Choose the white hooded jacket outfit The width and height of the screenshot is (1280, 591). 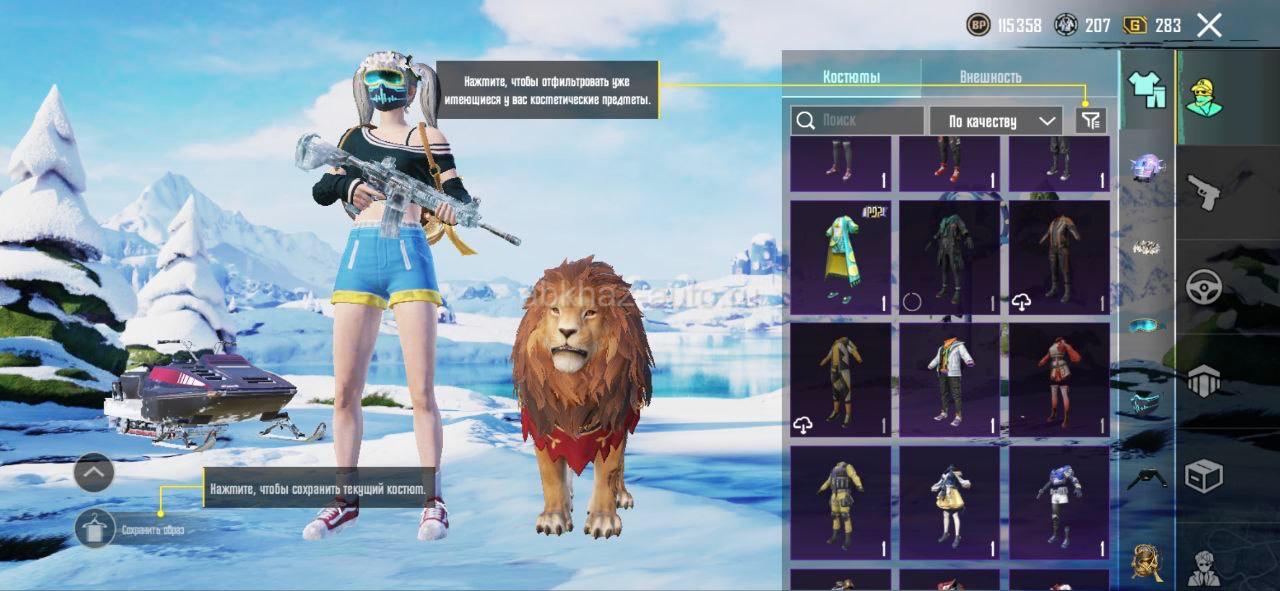(949, 379)
